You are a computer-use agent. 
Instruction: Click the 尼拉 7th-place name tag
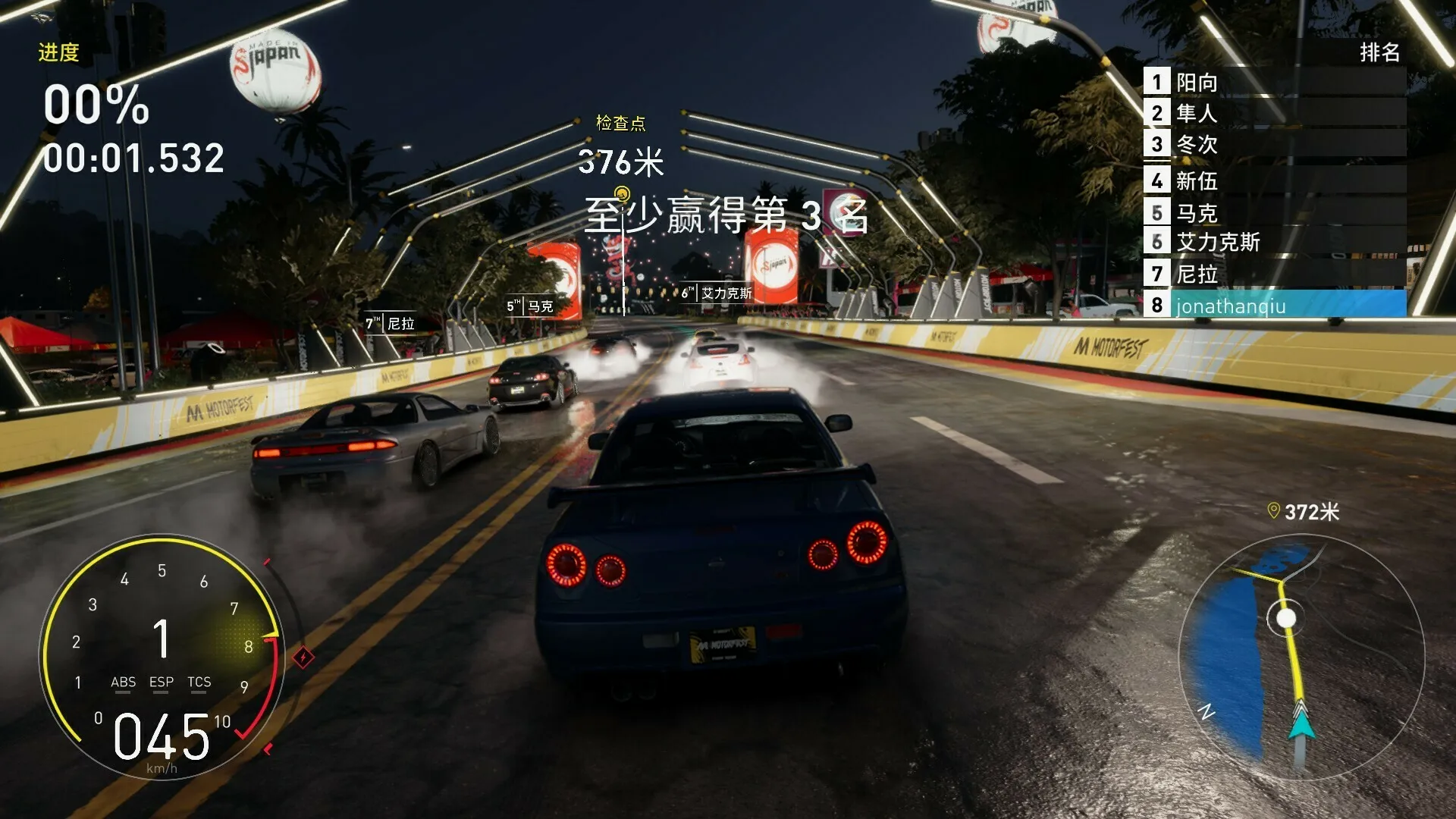391,324
